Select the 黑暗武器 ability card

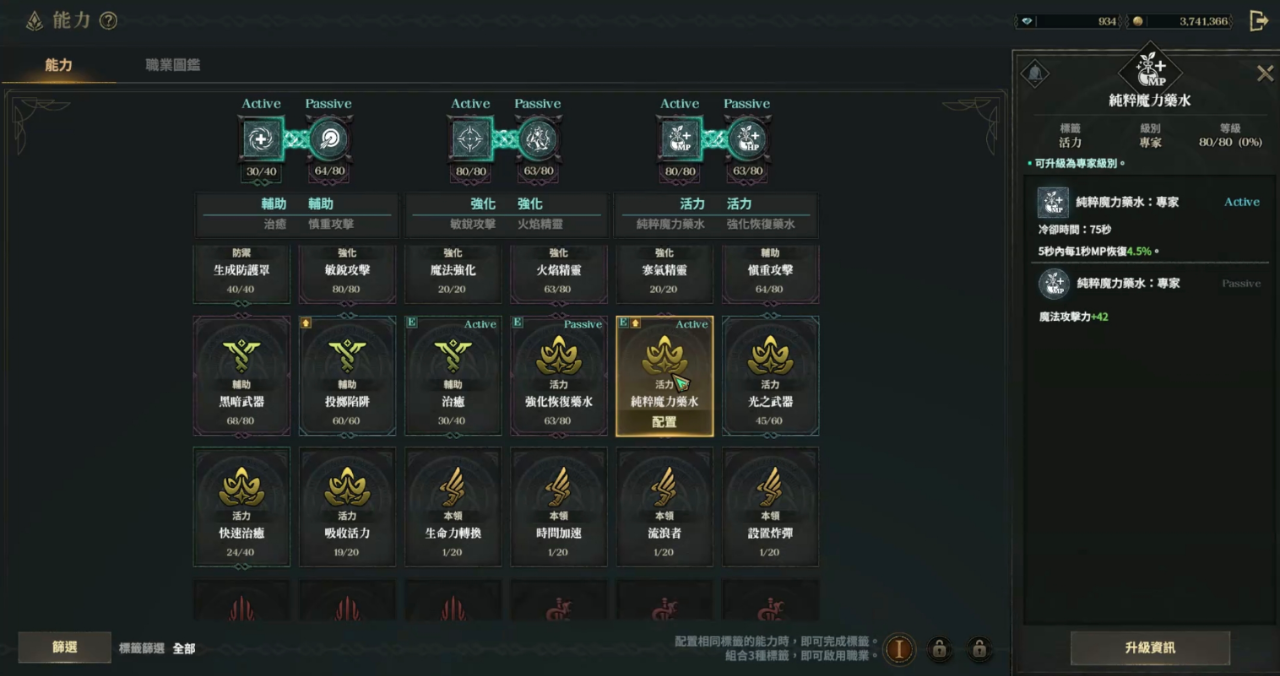point(242,376)
